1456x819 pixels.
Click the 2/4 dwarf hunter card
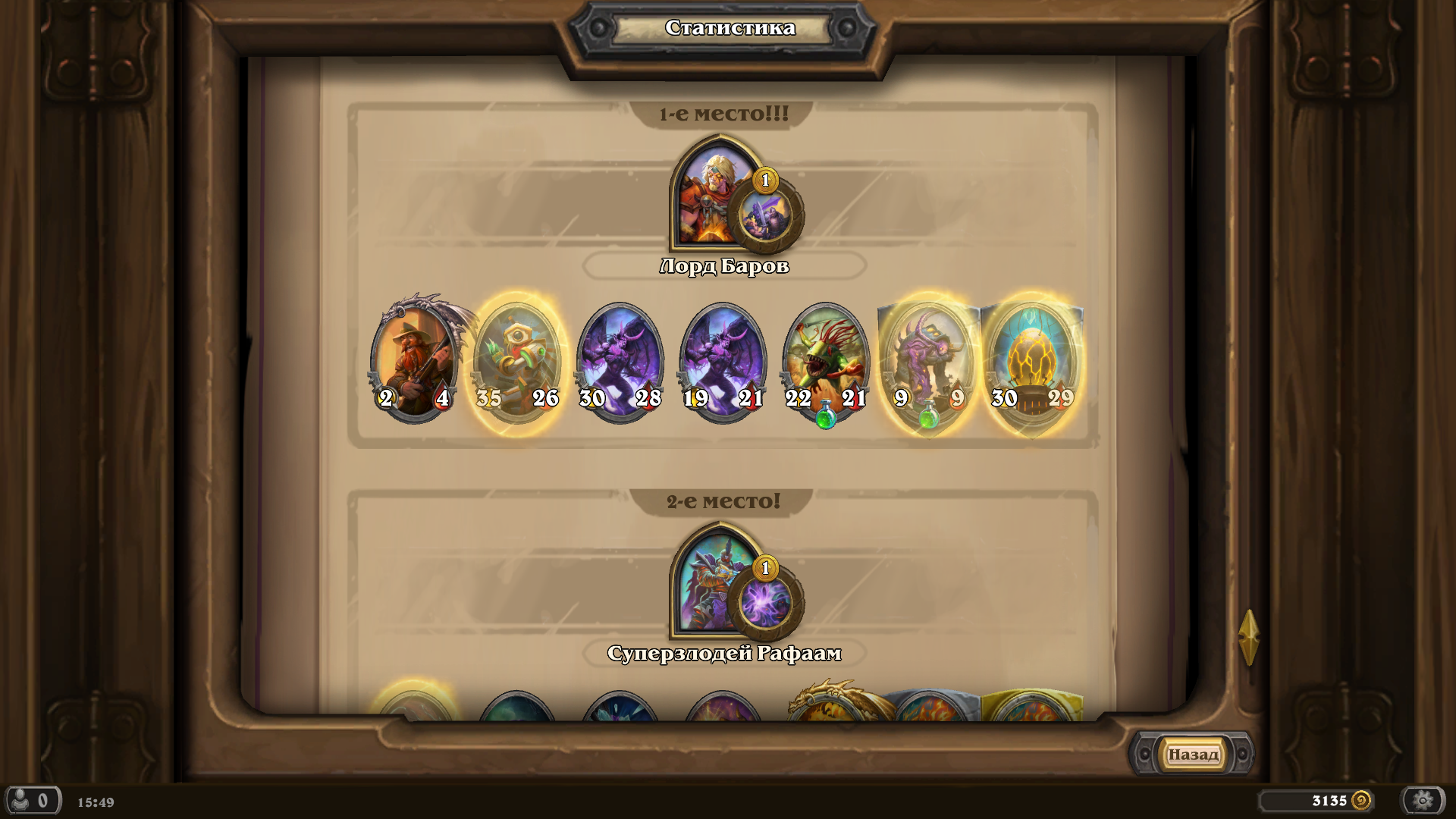coord(416,356)
